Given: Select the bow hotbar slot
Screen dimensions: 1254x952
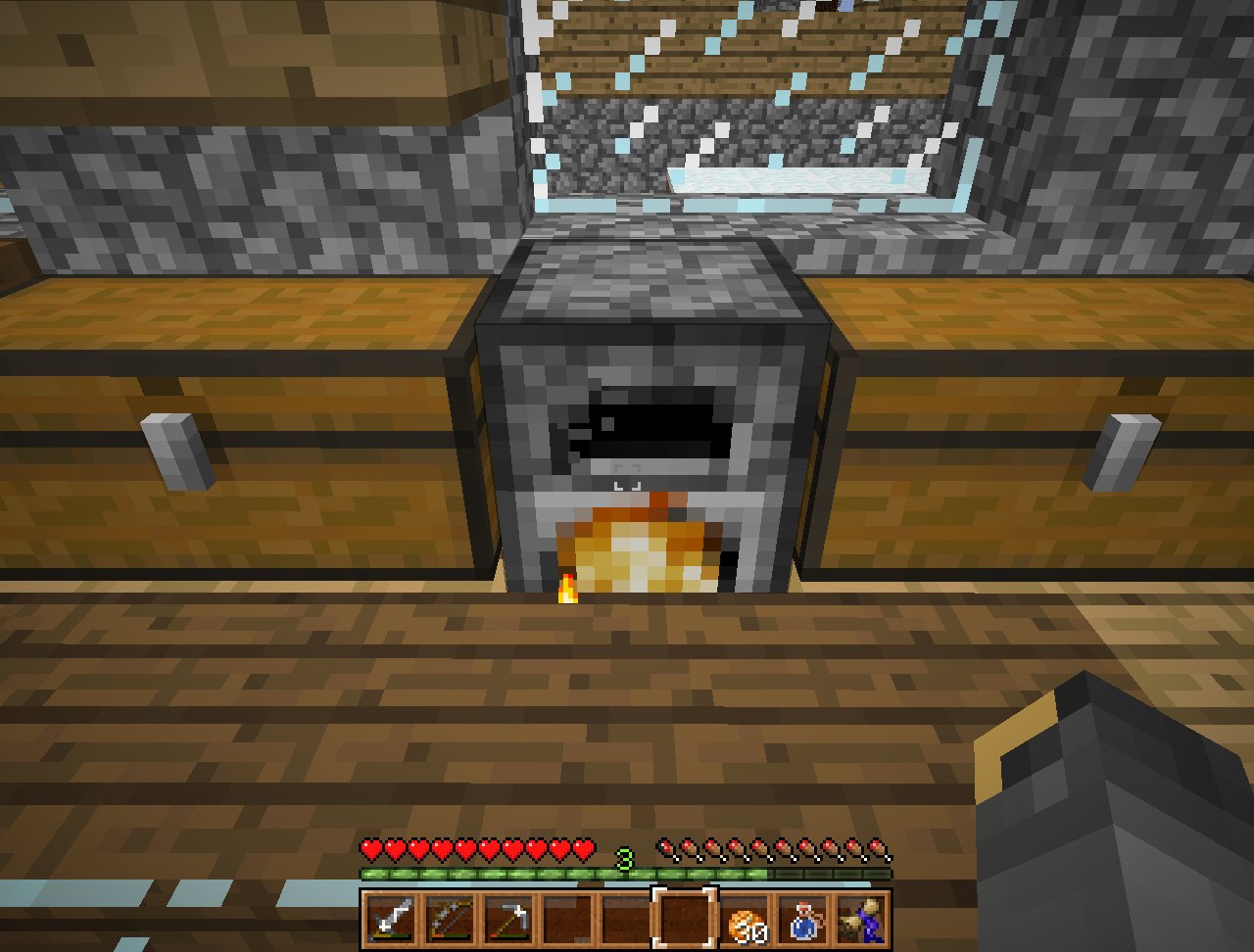Looking at the screenshot, I should pos(449,920).
